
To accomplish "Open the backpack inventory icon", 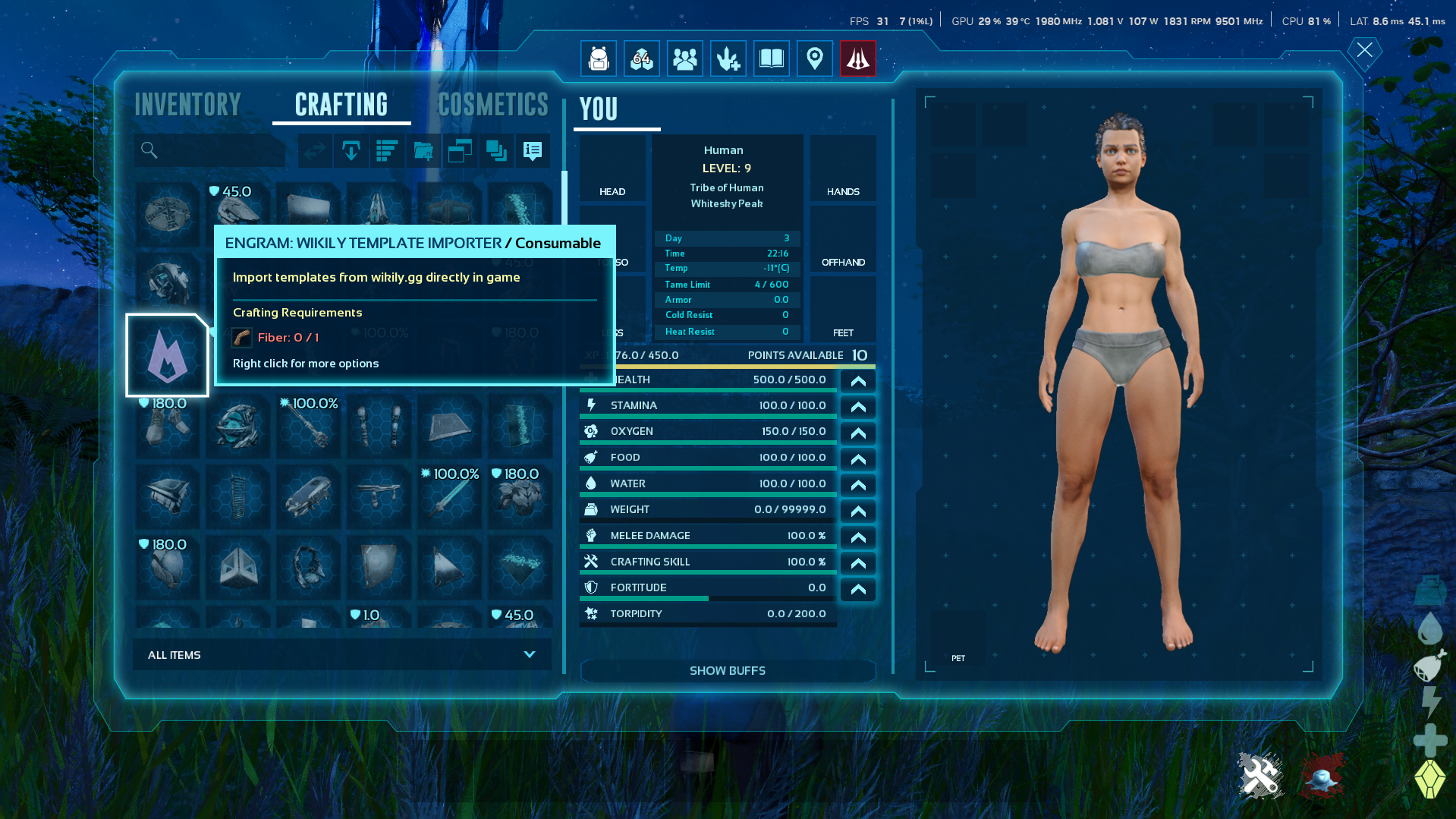I will point(599,58).
